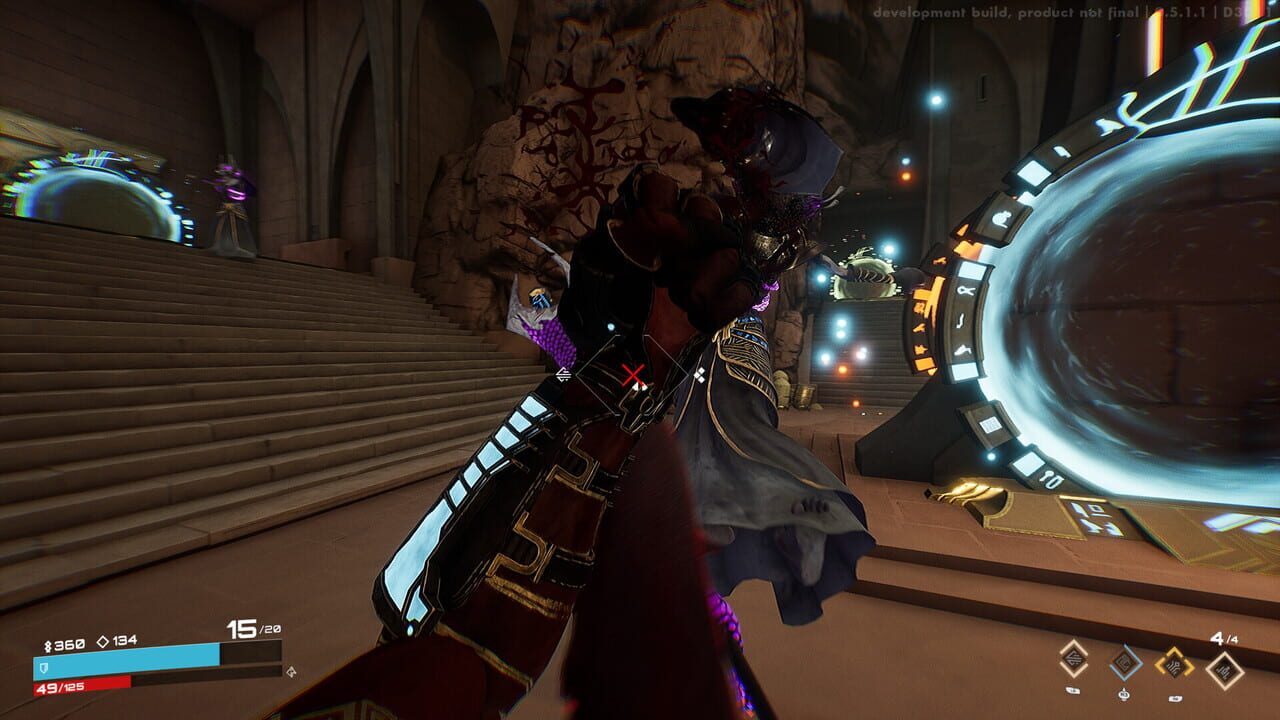Viewport: 1280px width, 720px height.
Task: Expand the 49/125 health readout
Action: tap(62, 687)
